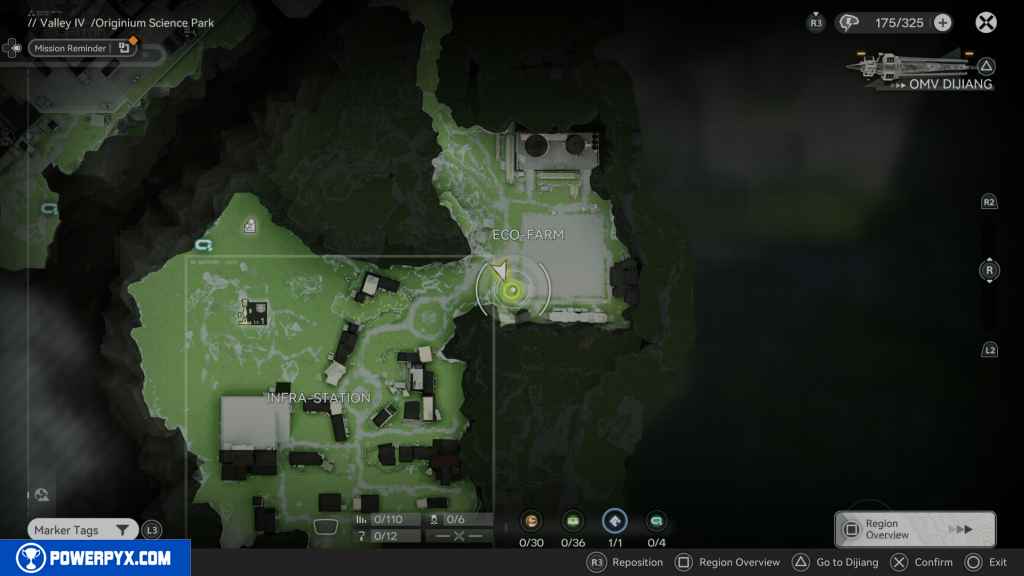Screen dimensions: 1024x576
Task: Select the document marker north of Infra-Station
Action: point(249,226)
